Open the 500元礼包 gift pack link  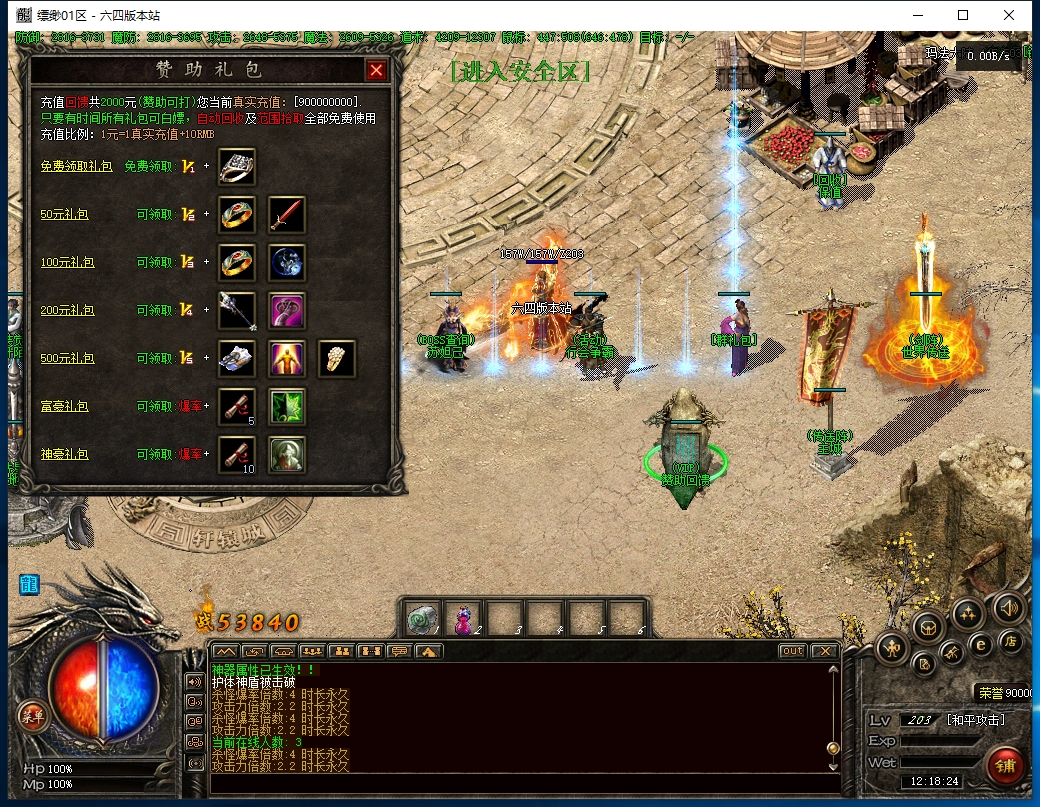click(x=67, y=358)
